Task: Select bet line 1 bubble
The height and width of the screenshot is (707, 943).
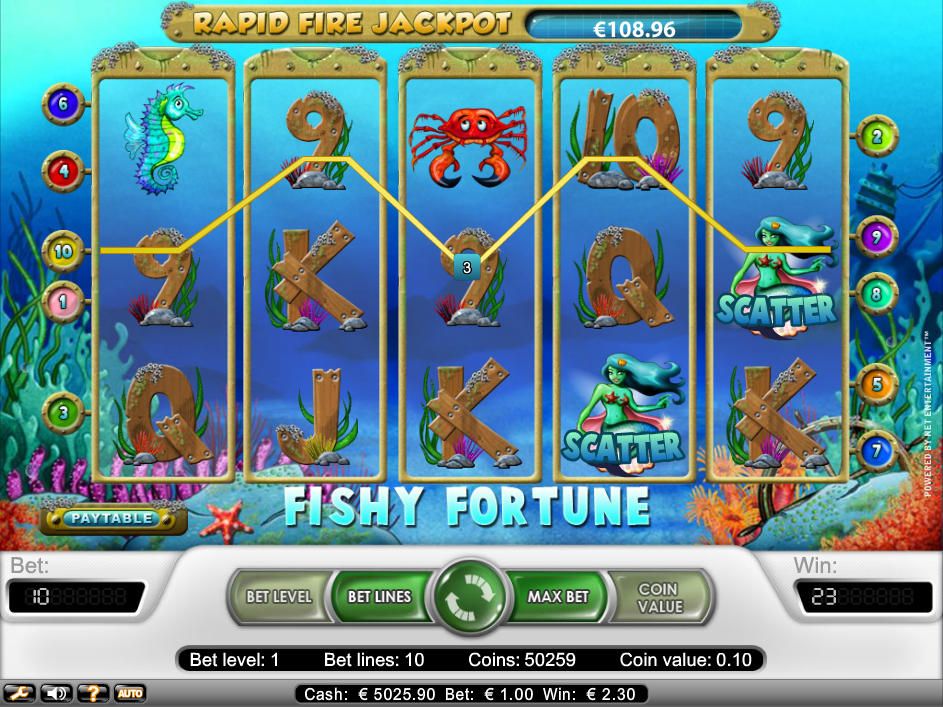Action: [63, 299]
